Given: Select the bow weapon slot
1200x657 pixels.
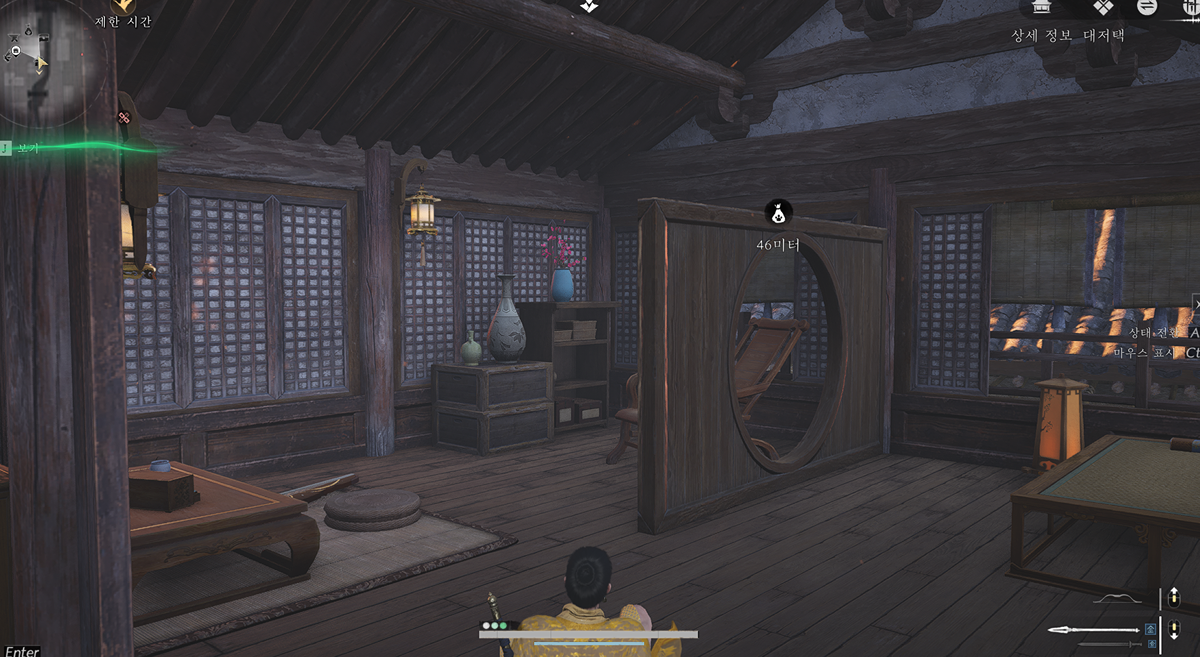Looking at the screenshot, I should tap(1118, 599).
